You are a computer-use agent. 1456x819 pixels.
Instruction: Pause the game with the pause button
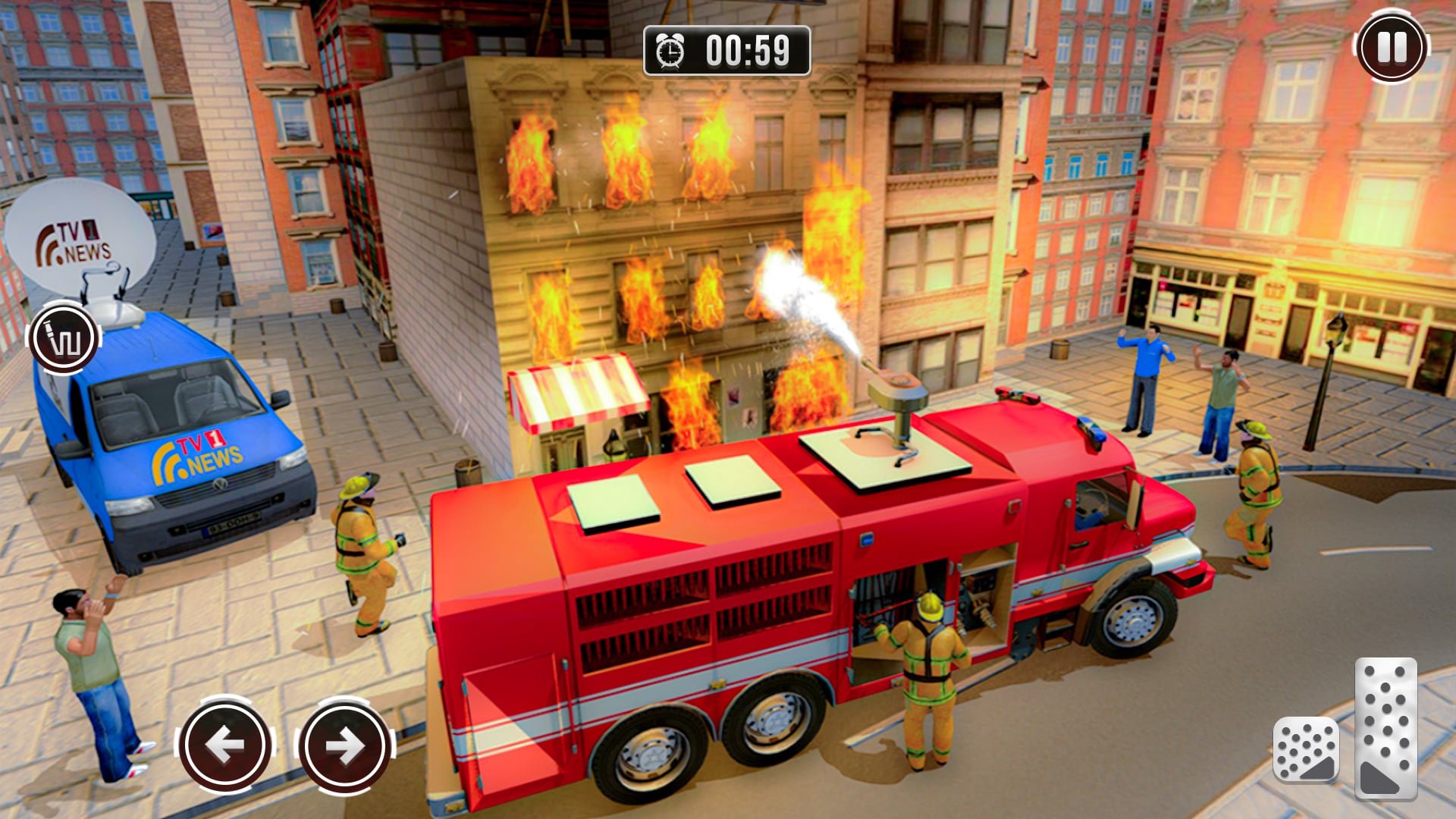coord(1391,47)
